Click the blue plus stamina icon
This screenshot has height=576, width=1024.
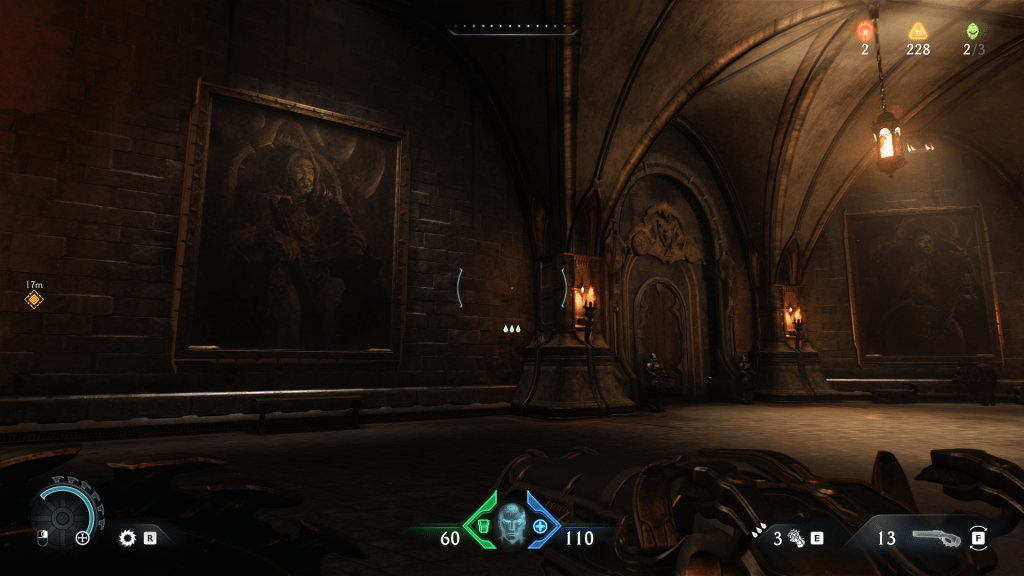tap(541, 526)
